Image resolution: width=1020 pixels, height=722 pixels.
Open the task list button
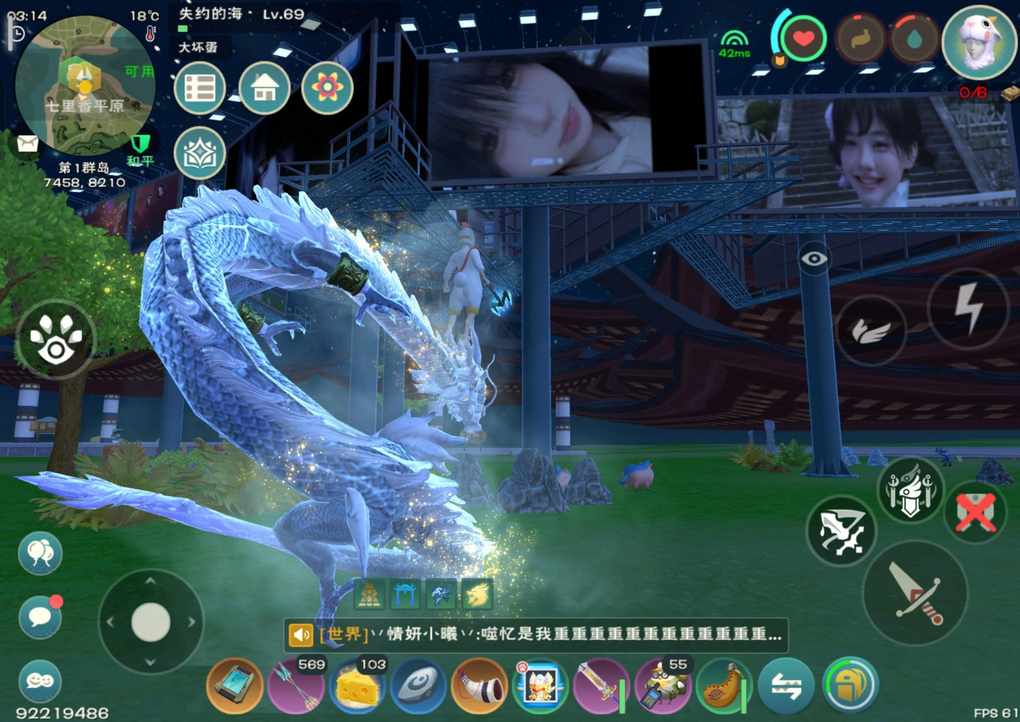(x=200, y=89)
